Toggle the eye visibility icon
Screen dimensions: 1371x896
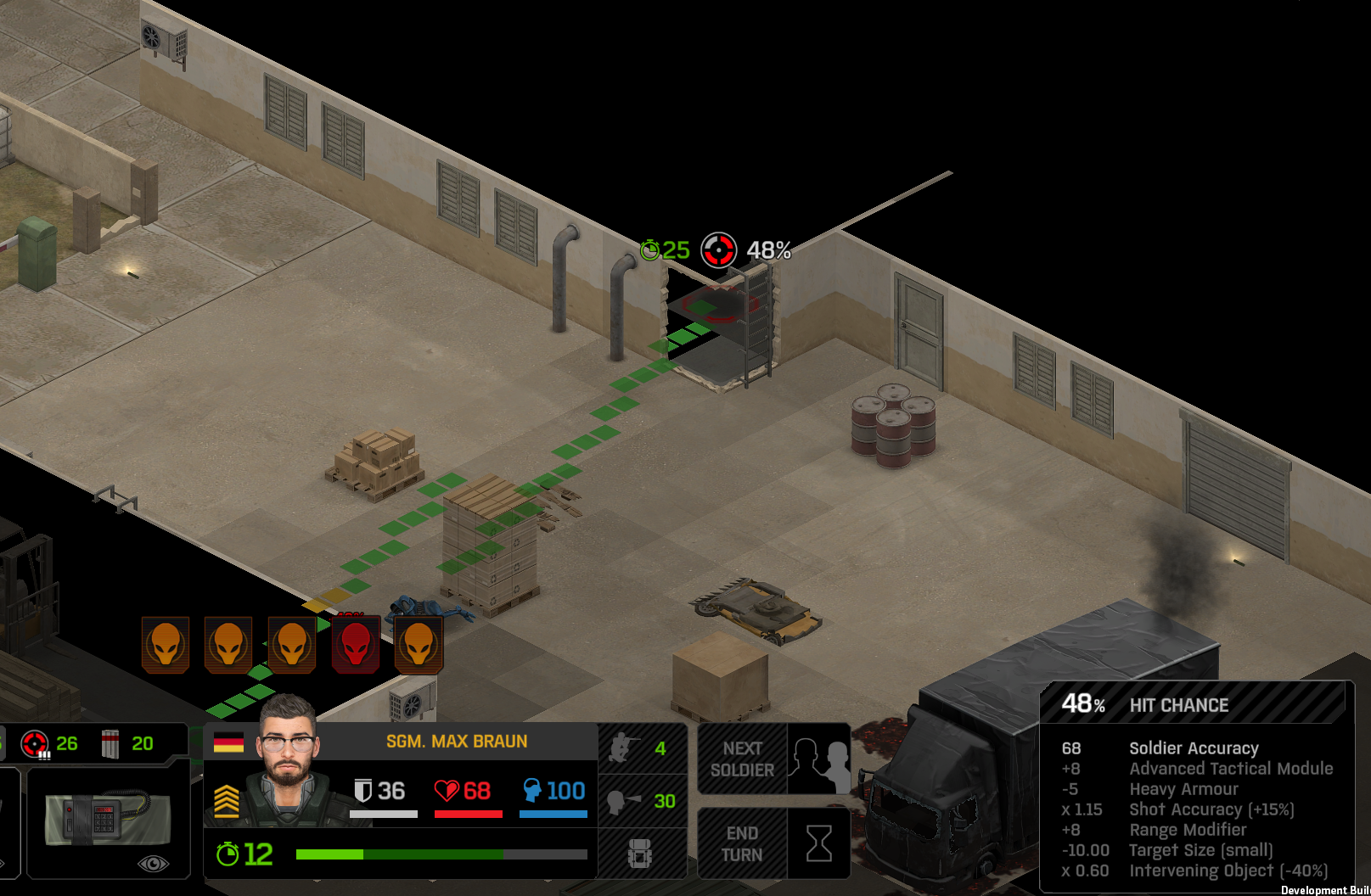pyautogui.click(x=153, y=864)
